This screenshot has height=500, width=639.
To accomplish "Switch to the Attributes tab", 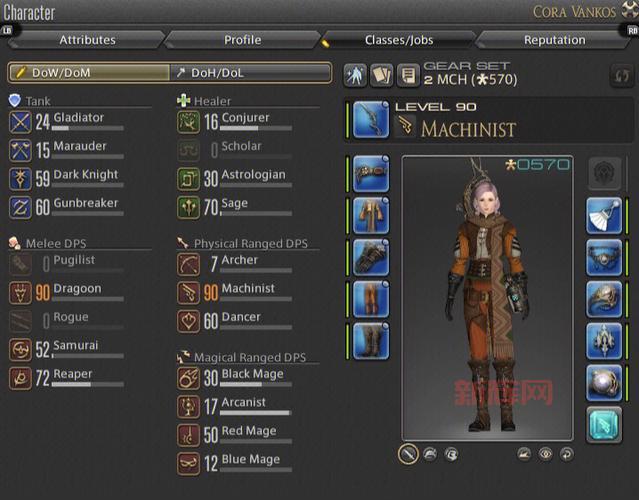I will (87, 40).
